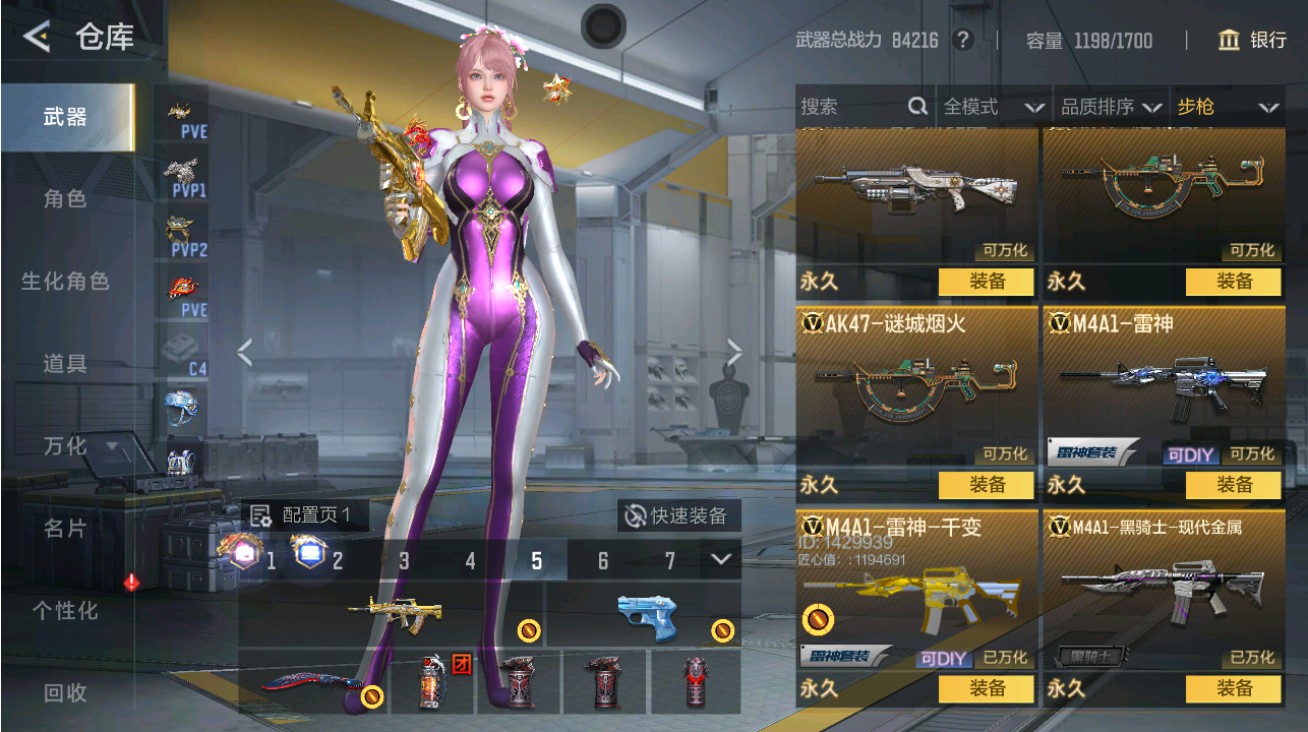The width and height of the screenshot is (1308, 732).
Task: Select loadout slot number 6
Action: 603,561
